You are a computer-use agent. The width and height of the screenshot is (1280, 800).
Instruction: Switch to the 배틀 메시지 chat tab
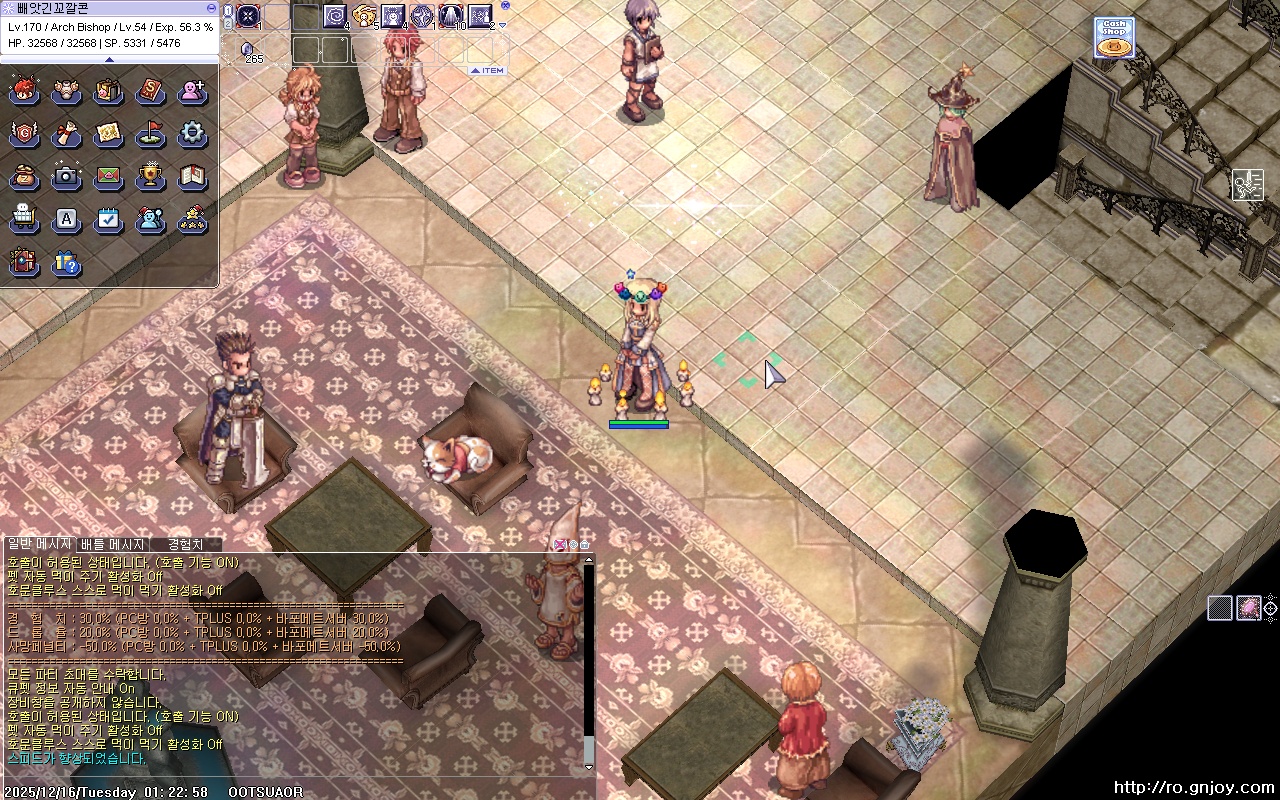coord(112,544)
